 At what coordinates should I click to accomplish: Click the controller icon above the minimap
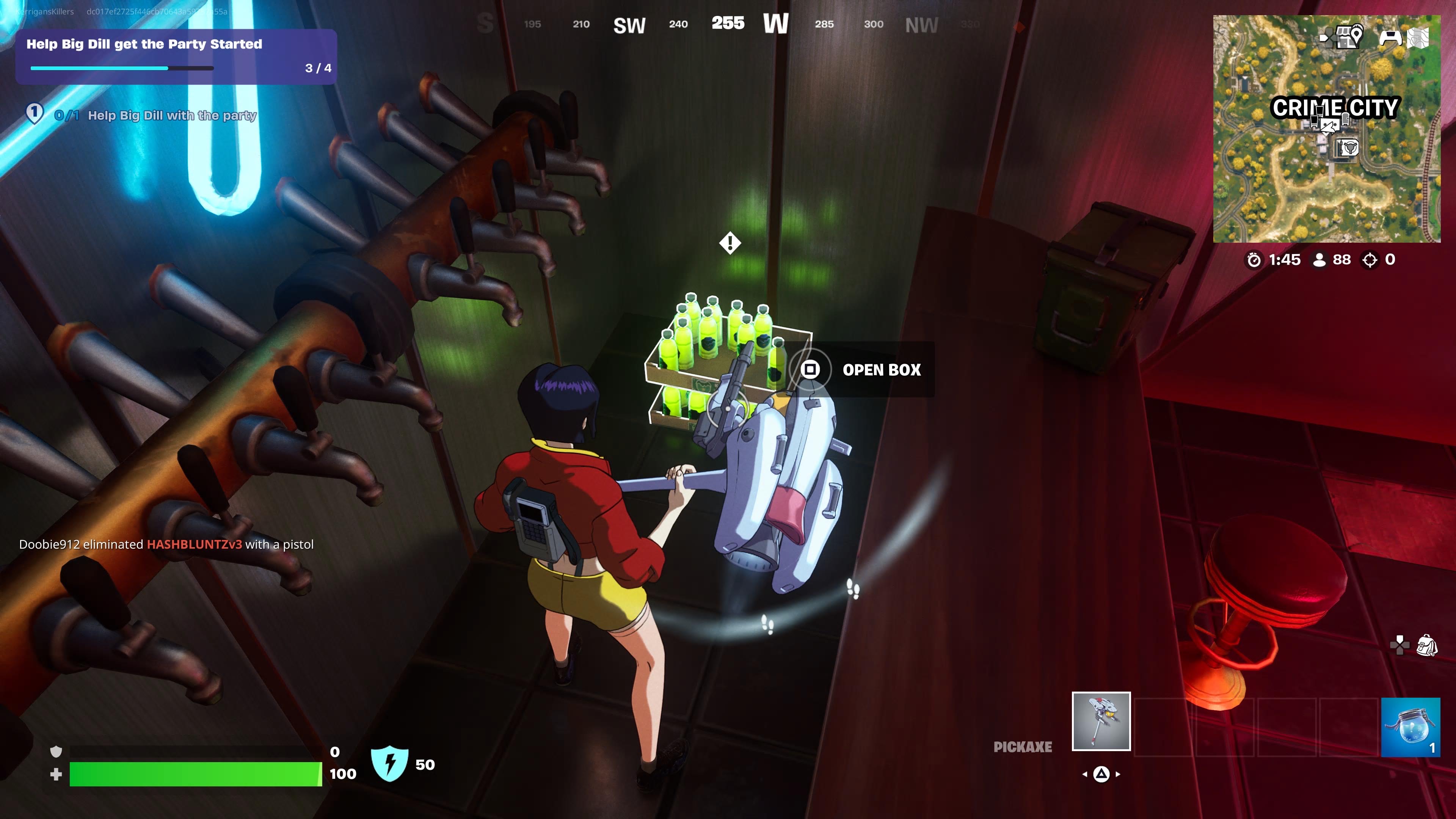click(1390, 37)
